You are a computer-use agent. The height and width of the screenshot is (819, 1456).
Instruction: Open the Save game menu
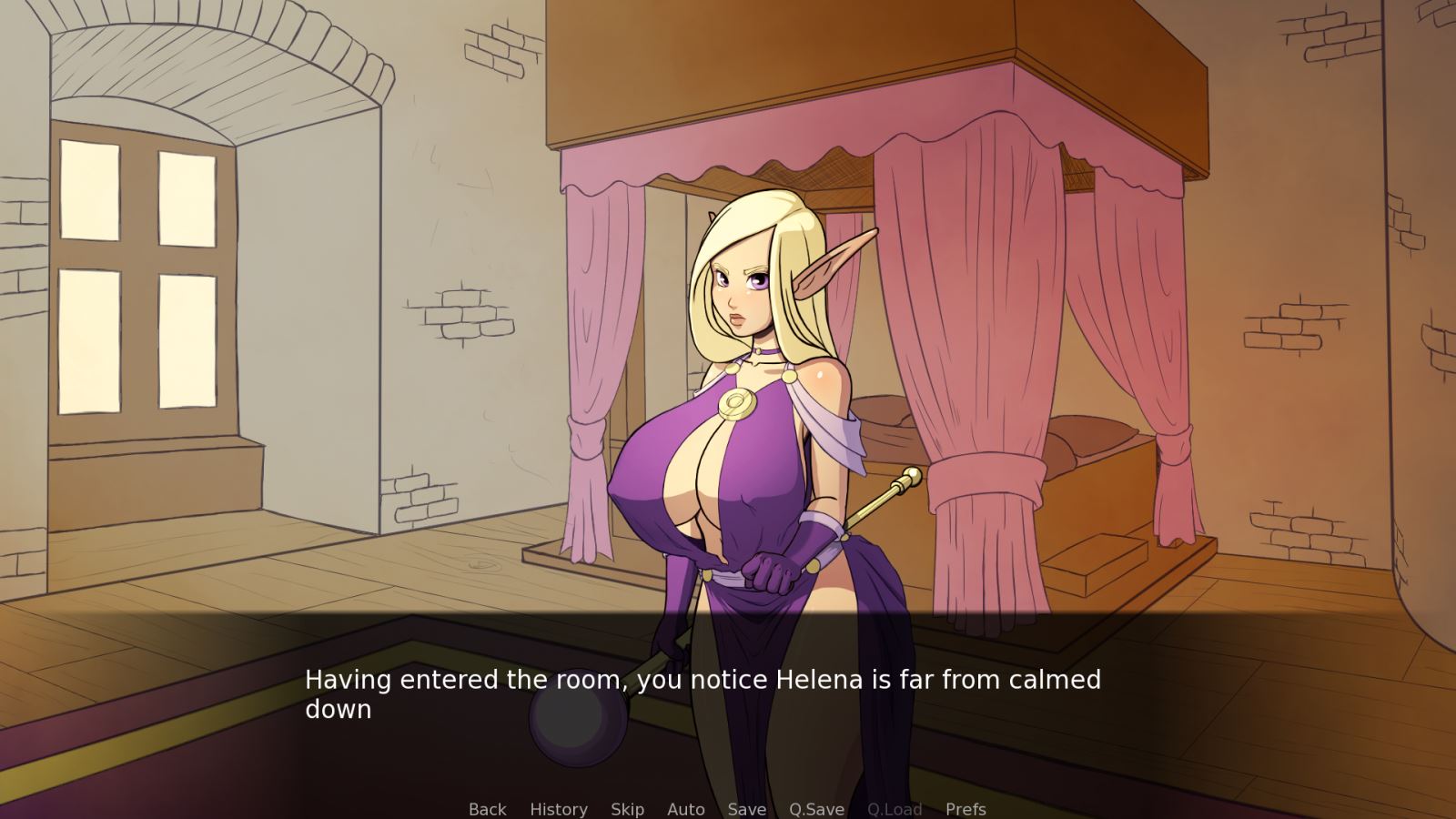[746, 809]
